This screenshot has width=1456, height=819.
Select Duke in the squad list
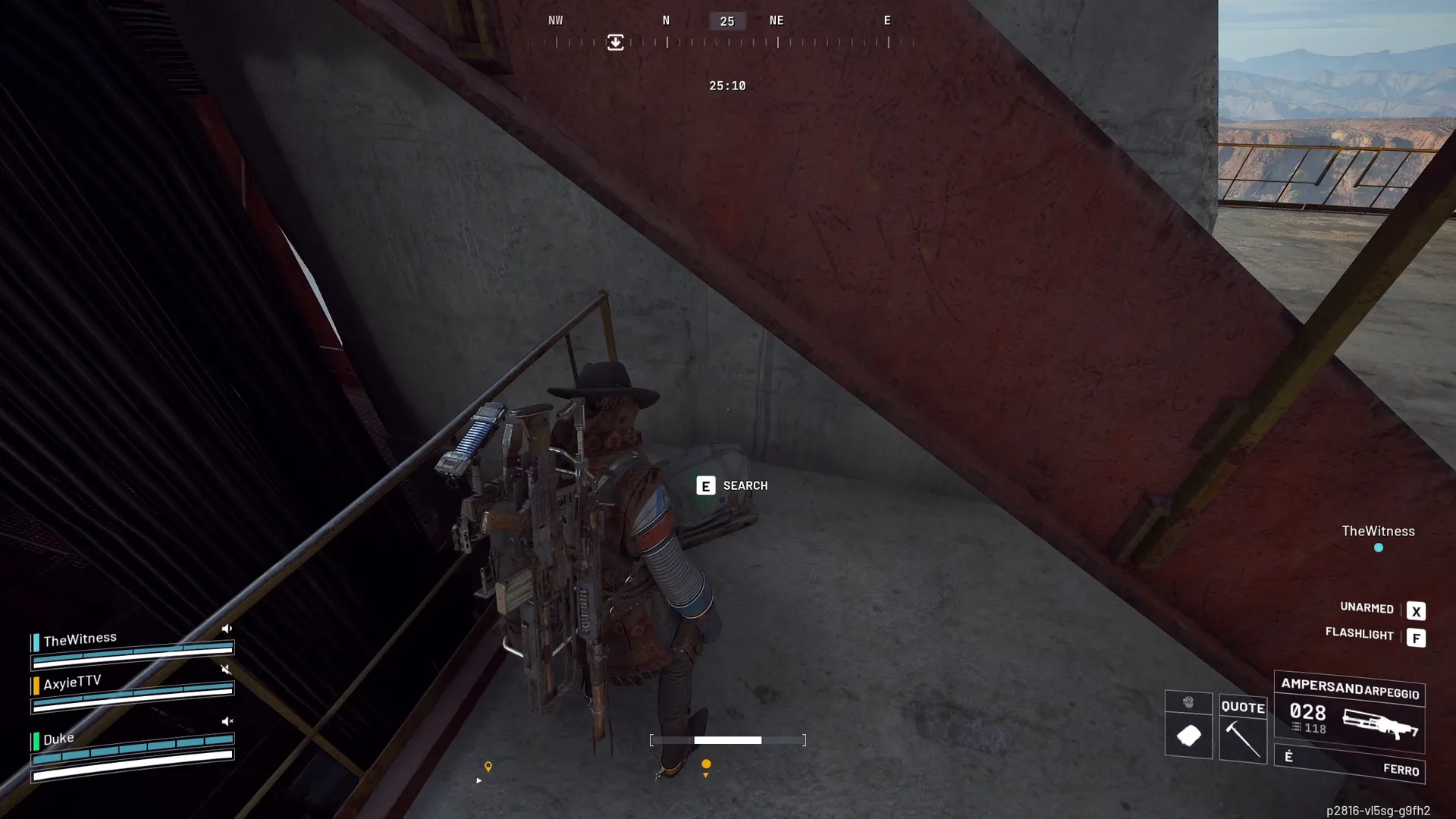point(58,739)
